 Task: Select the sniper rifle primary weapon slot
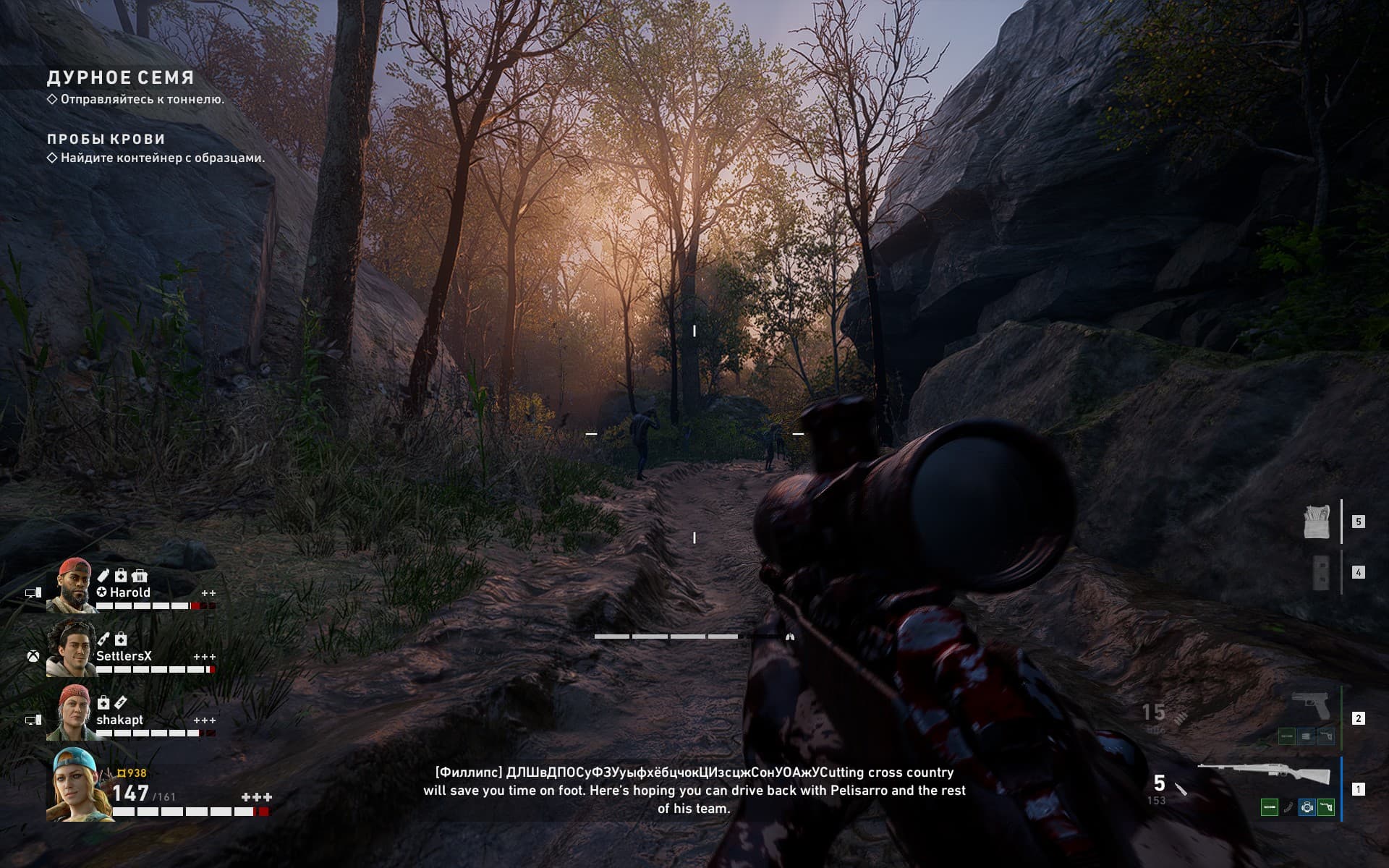(1265, 775)
